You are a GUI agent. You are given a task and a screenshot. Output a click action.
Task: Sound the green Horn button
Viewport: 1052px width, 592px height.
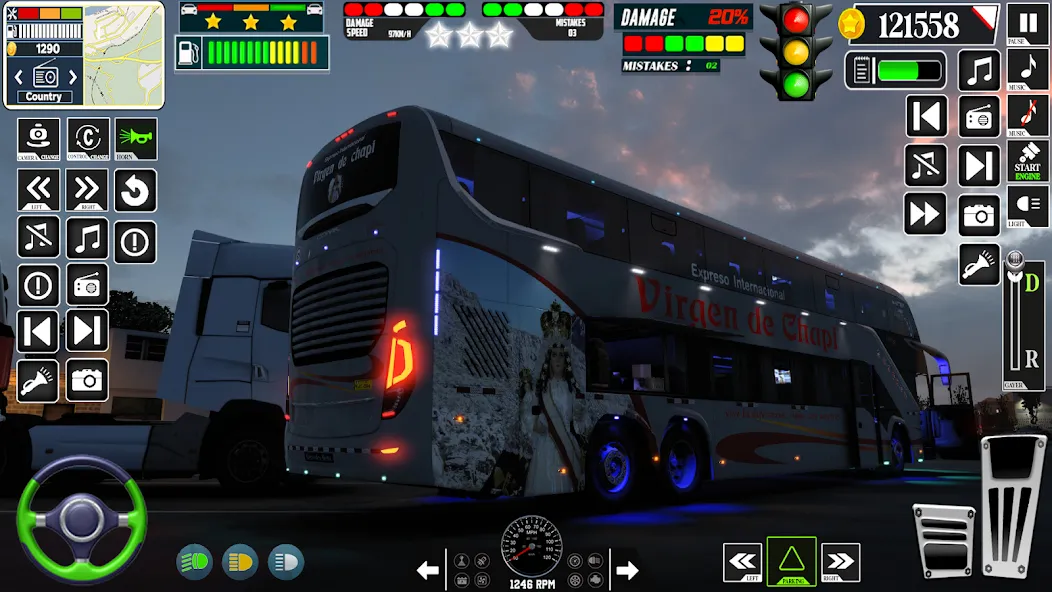click(136, 139)
